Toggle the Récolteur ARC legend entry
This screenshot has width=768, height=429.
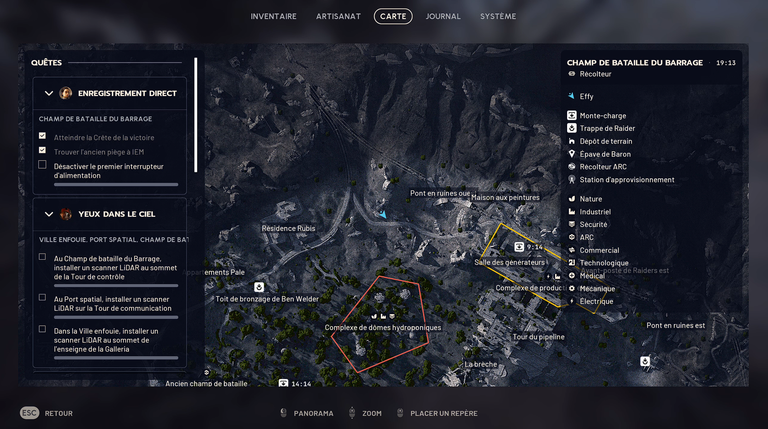603,167
